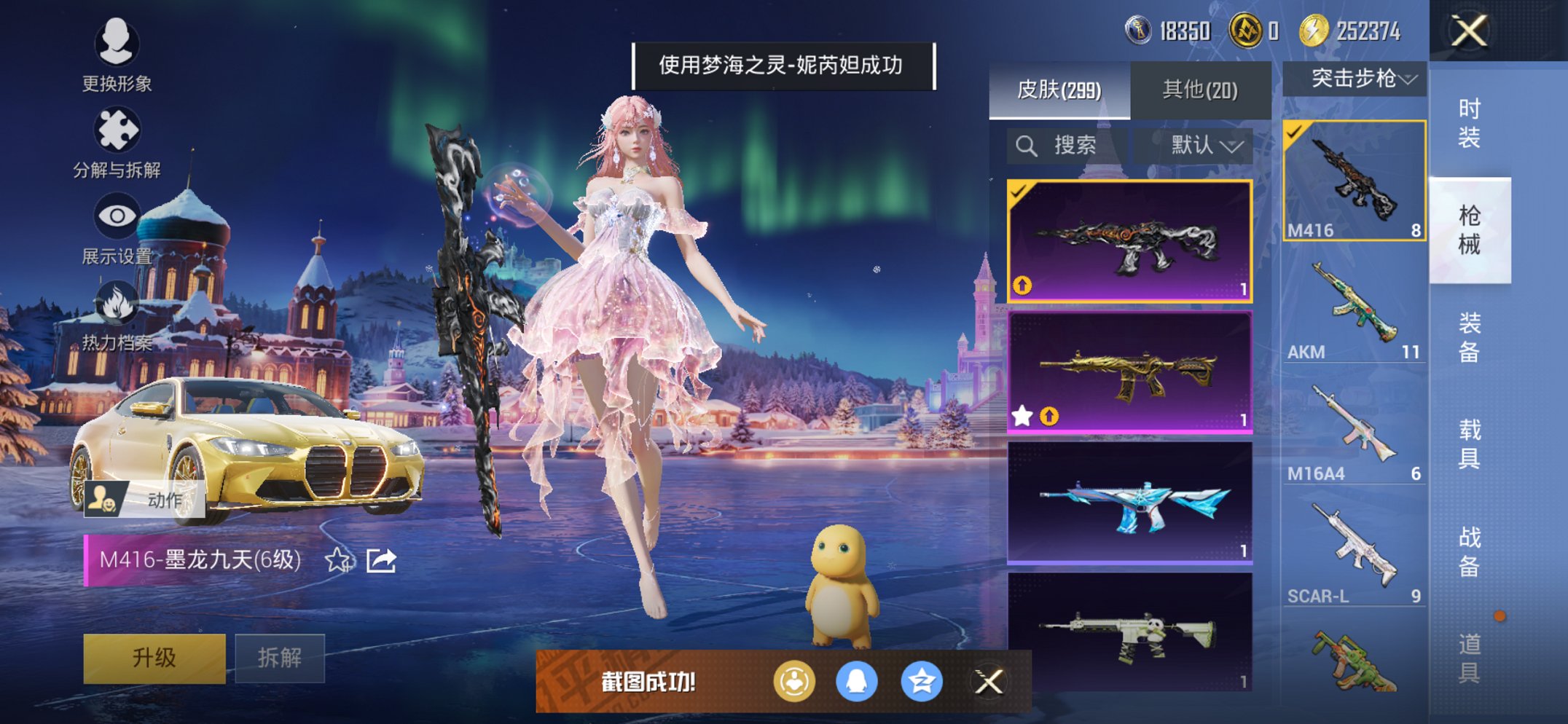
Task: Toggle the star on the golden skin thumbnail
Action: pos(1024,414)
